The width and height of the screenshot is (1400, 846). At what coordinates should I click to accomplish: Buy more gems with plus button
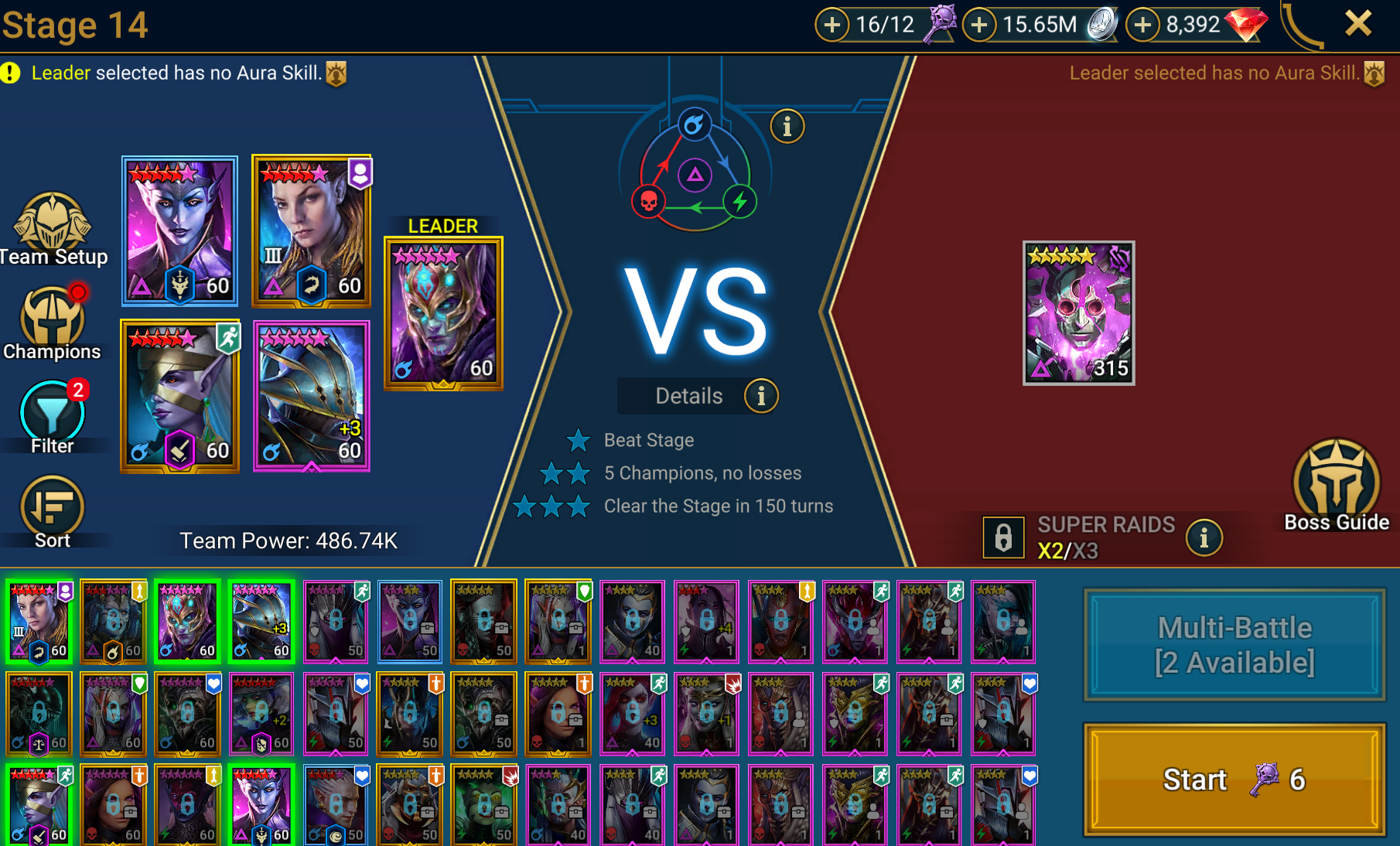1142,25
